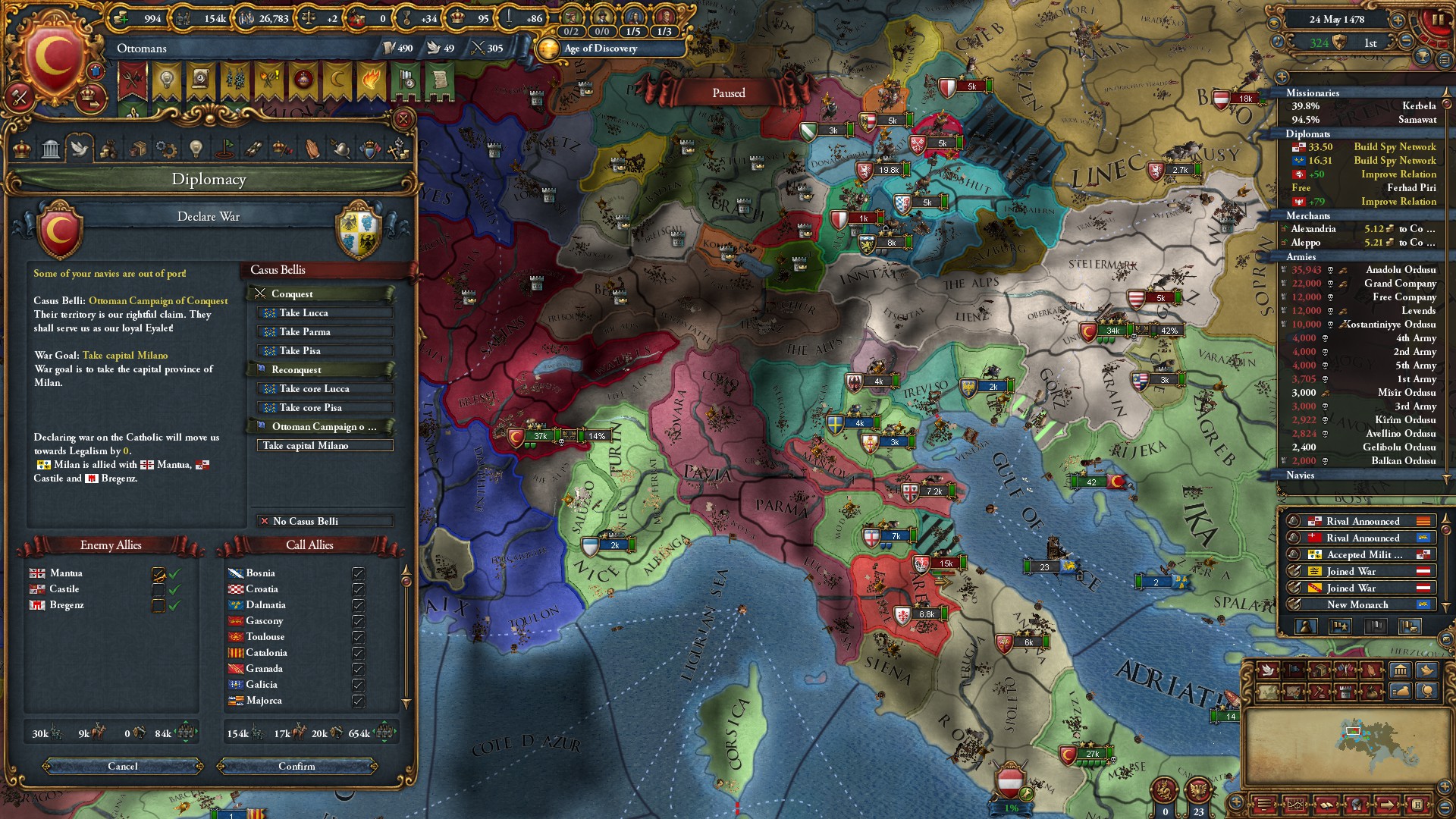Toggle the Majorca ally checkbox
Screen dimensions: 1456x819
point(358,701)
